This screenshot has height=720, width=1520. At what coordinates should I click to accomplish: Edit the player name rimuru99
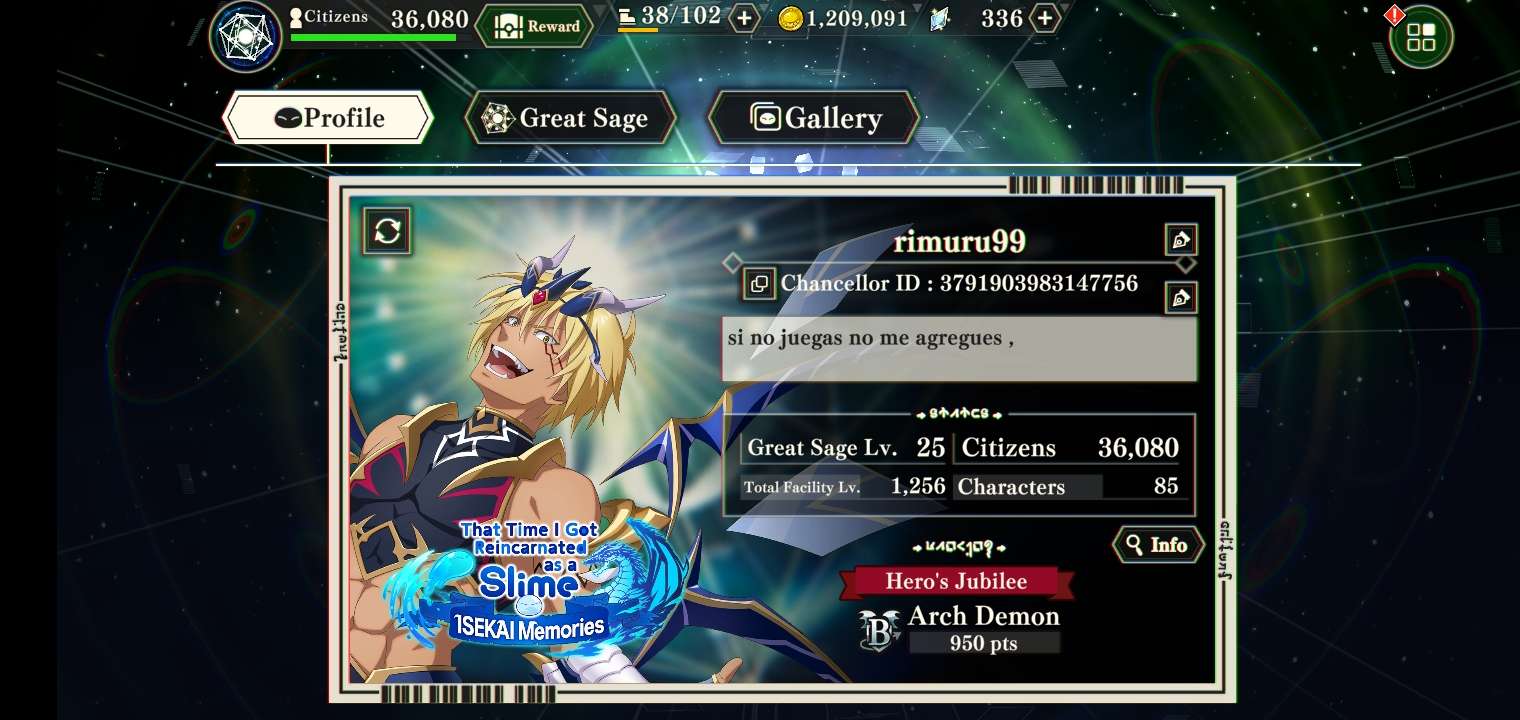pyautogui.click(x=1181, y=240)
